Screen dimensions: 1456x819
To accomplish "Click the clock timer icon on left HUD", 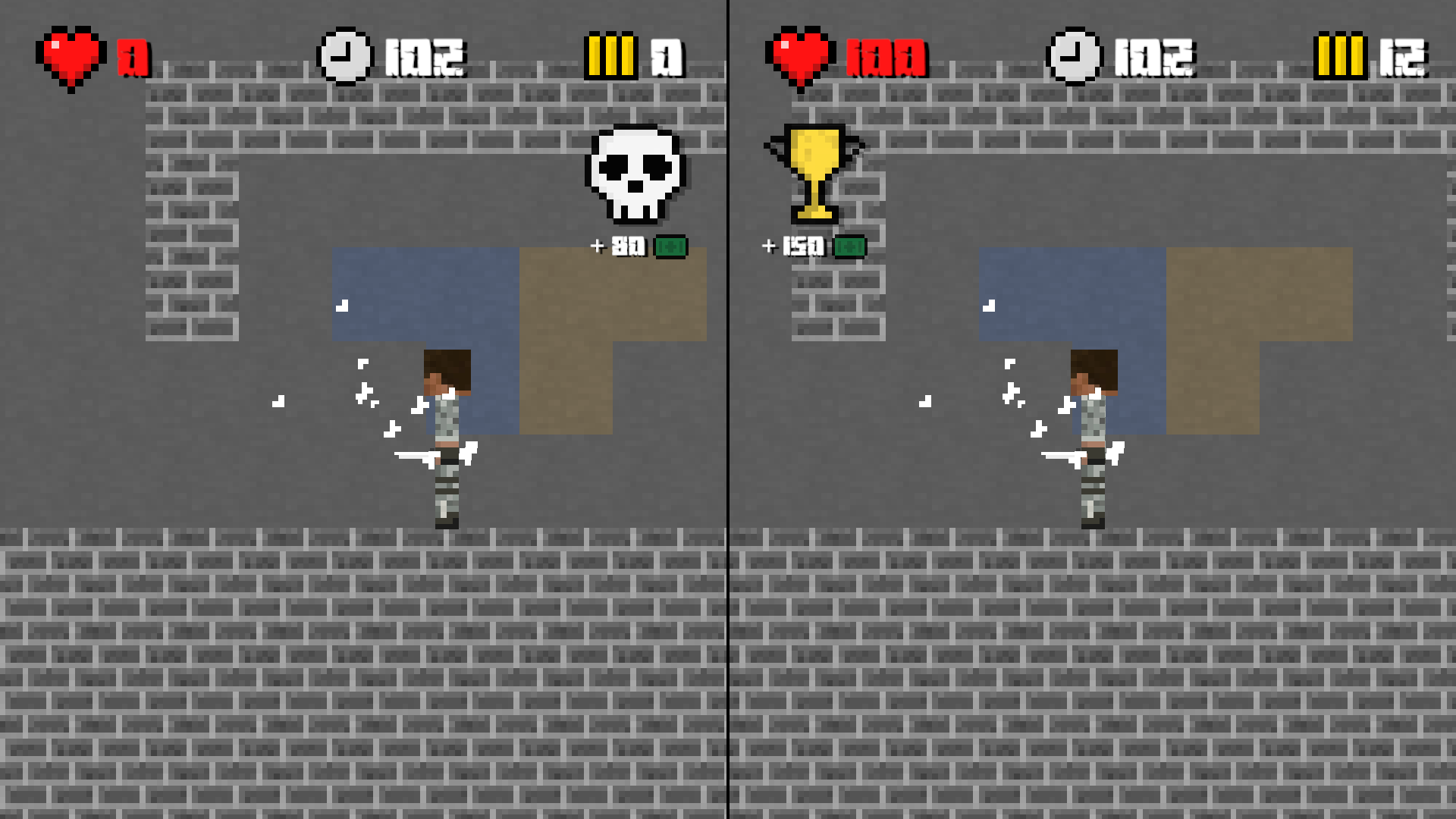I will pyautogui.click(x=344, y=55).
